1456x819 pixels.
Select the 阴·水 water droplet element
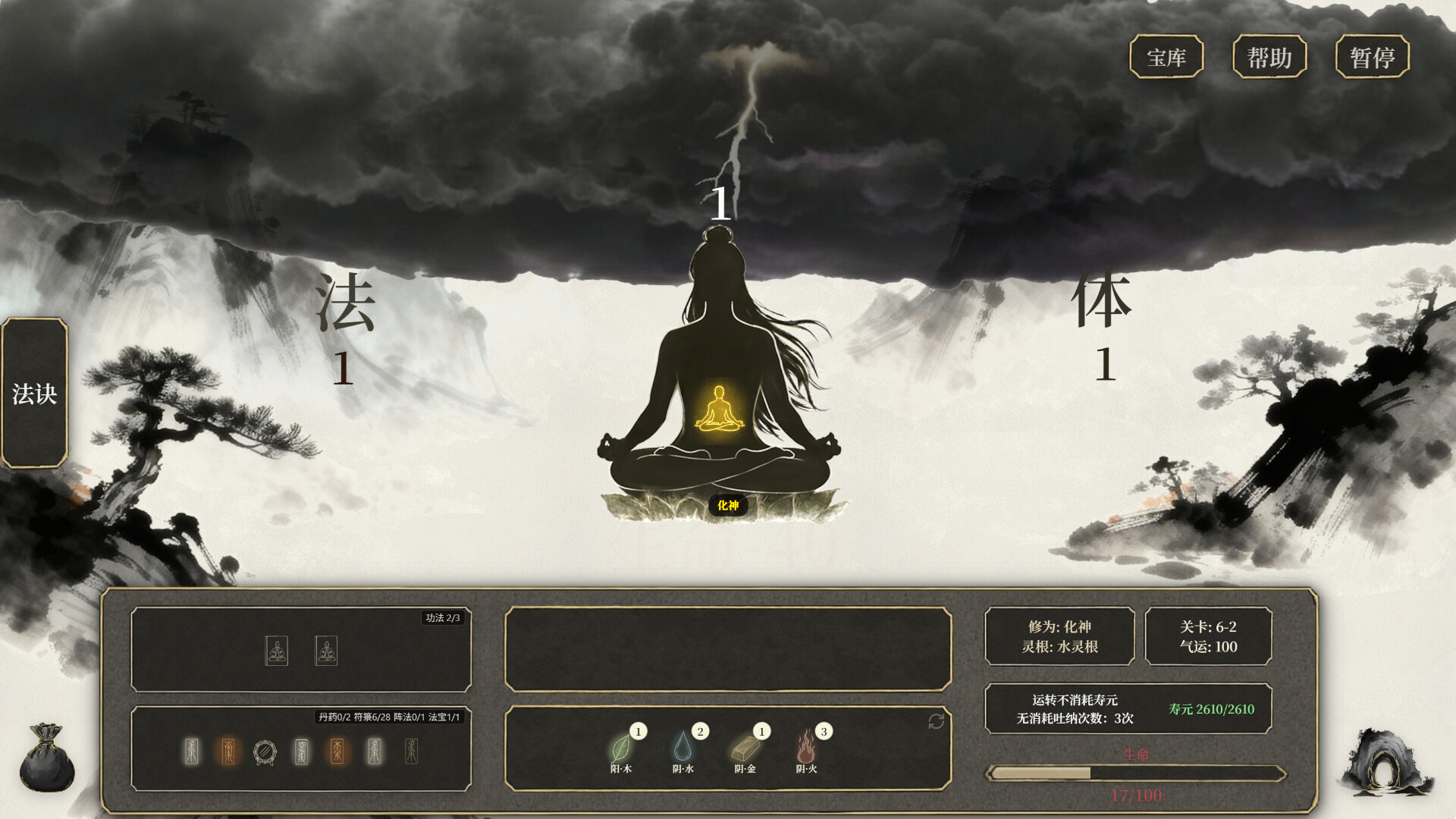685,751
